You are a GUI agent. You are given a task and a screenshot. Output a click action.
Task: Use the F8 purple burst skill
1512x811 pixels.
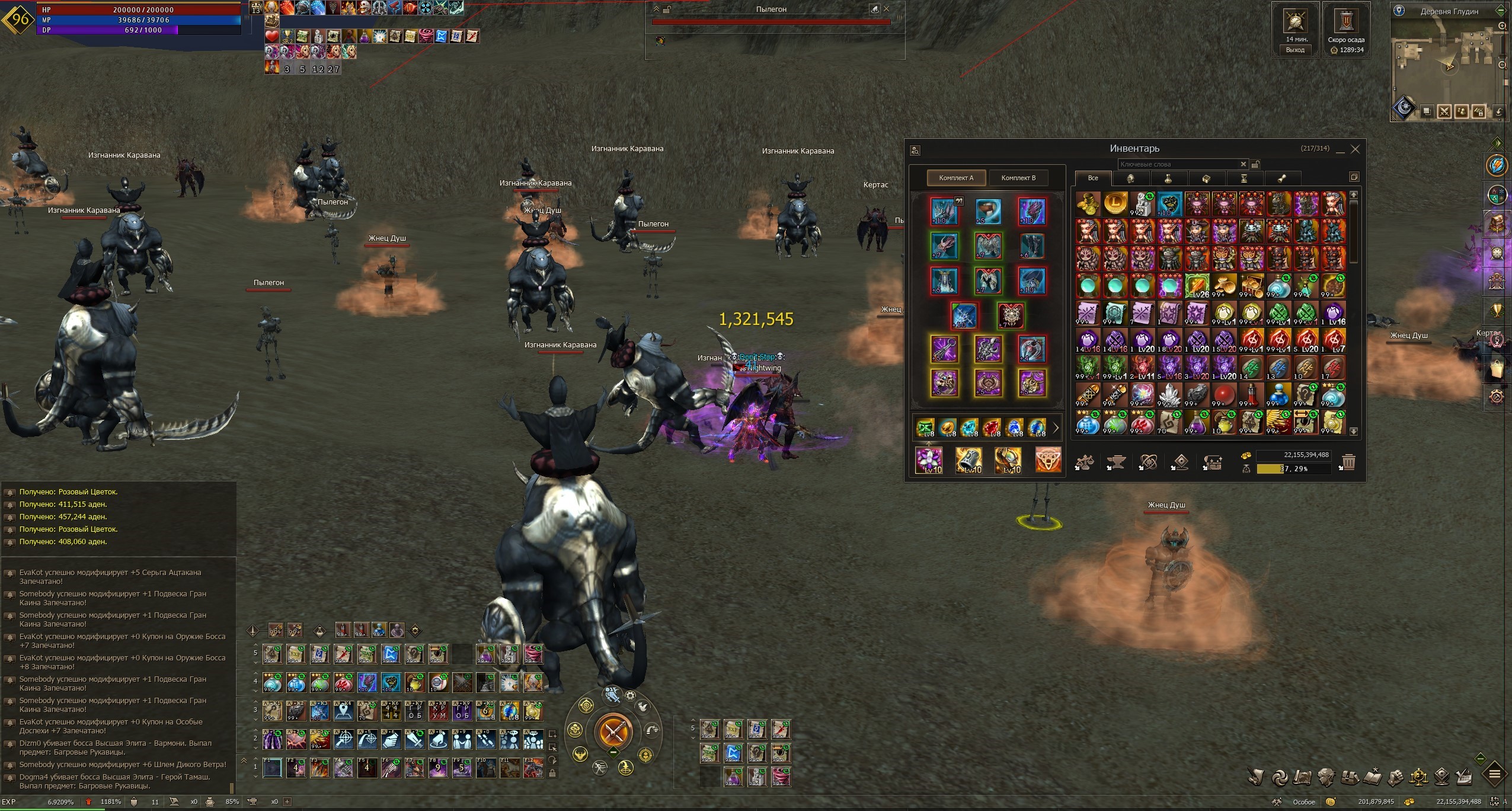[438, 768]
